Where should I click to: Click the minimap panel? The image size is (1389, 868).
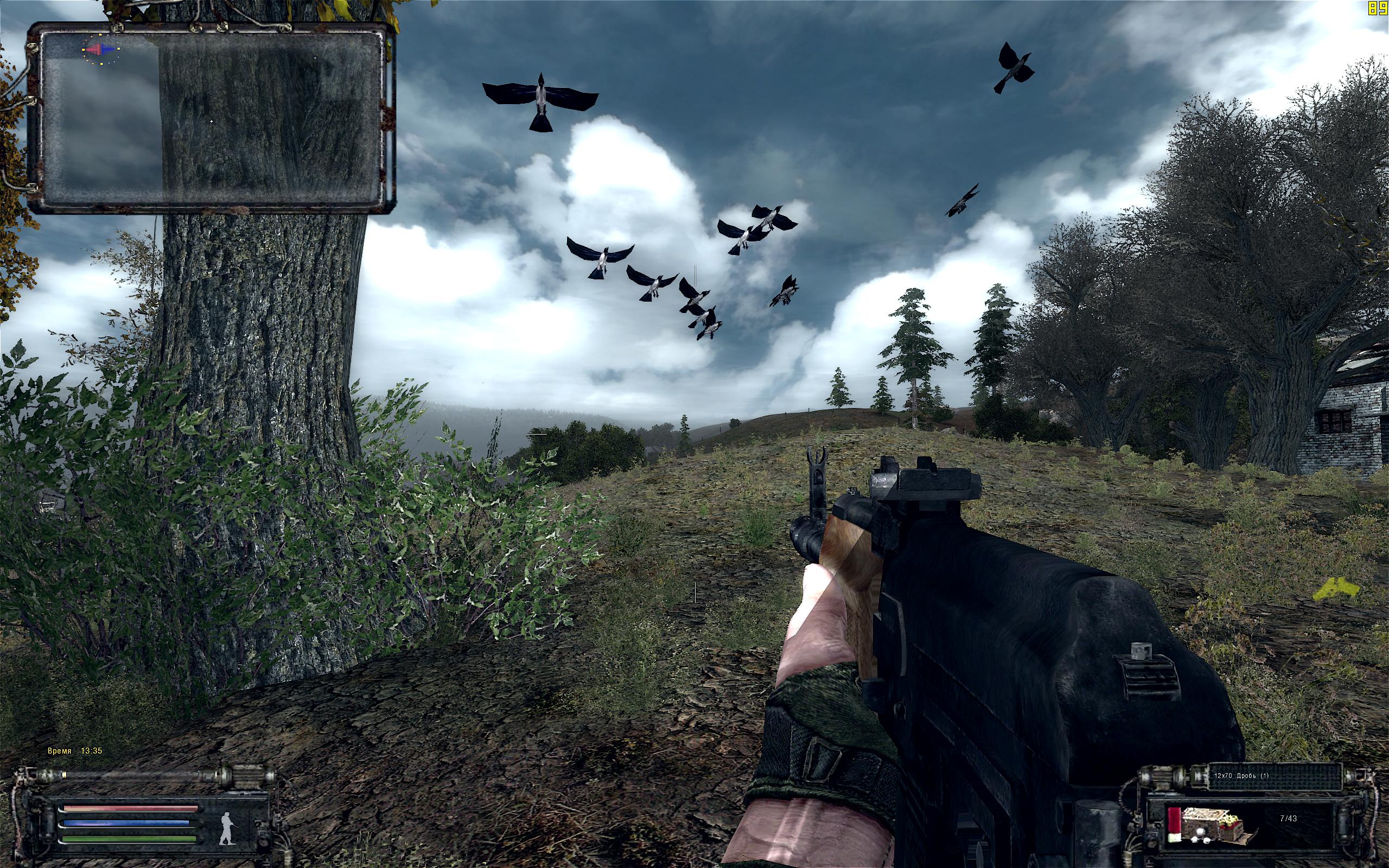[x=211, y=118]
